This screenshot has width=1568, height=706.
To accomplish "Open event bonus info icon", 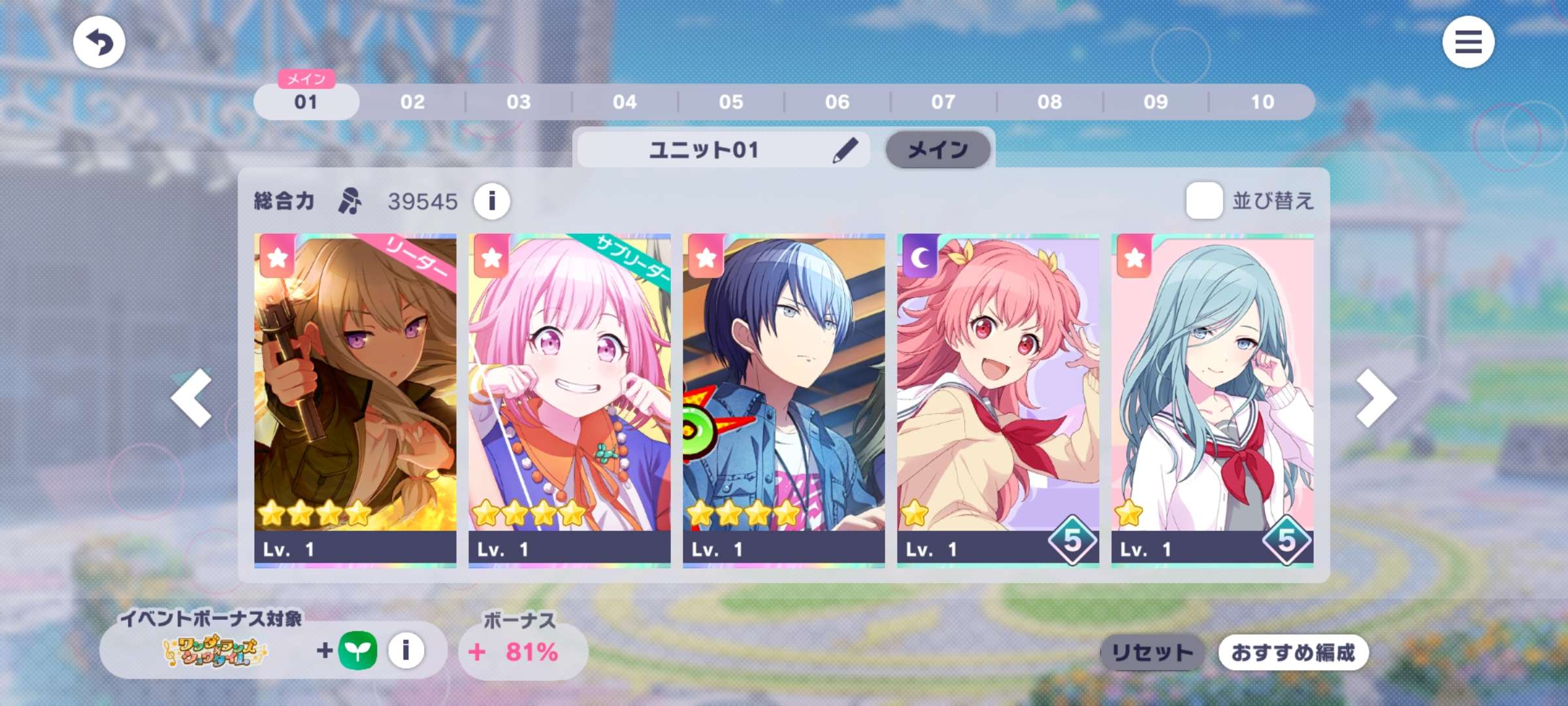I will [x=406, y=651].
